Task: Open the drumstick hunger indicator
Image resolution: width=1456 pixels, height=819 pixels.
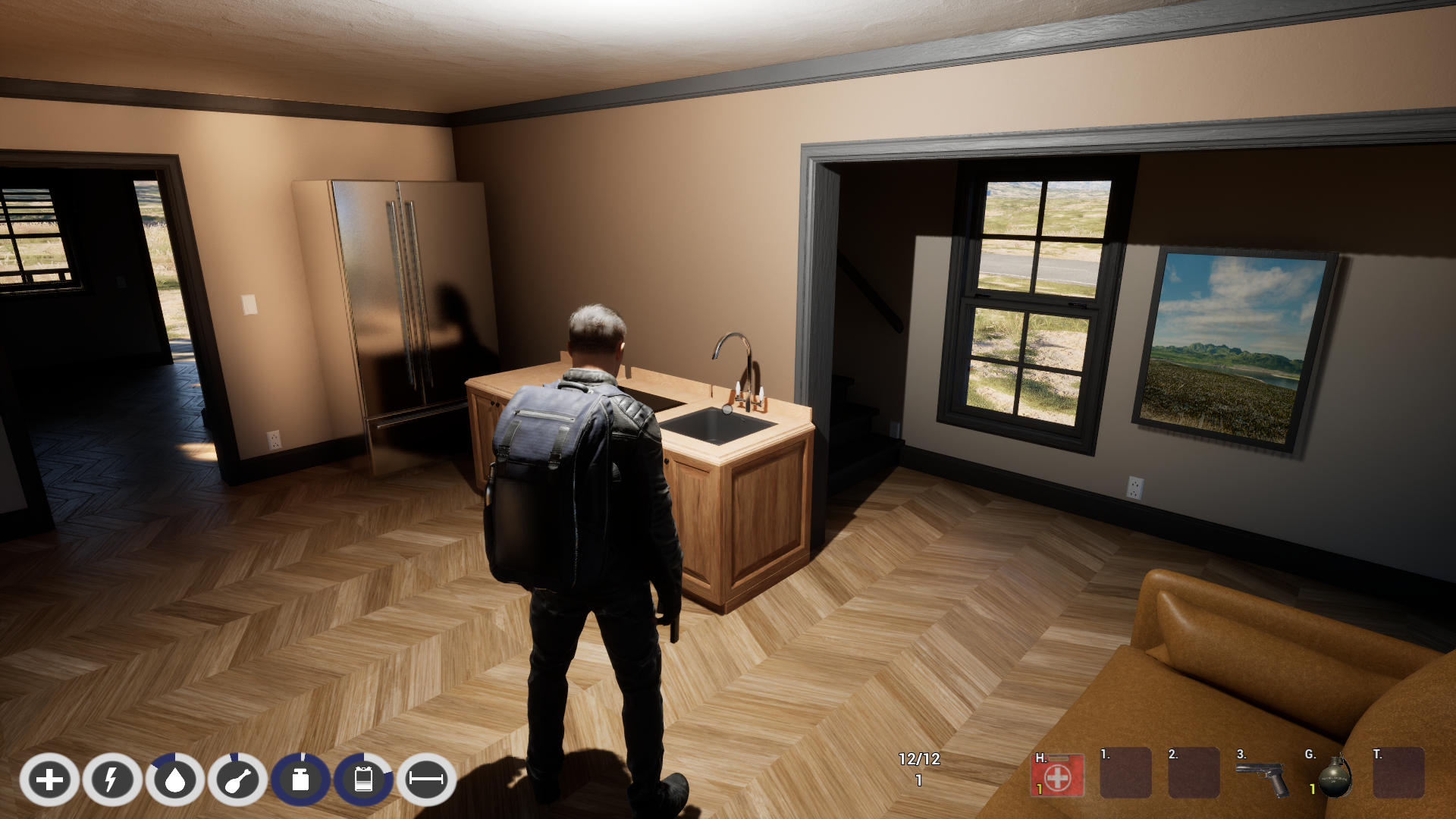Action: coord(237,780)
